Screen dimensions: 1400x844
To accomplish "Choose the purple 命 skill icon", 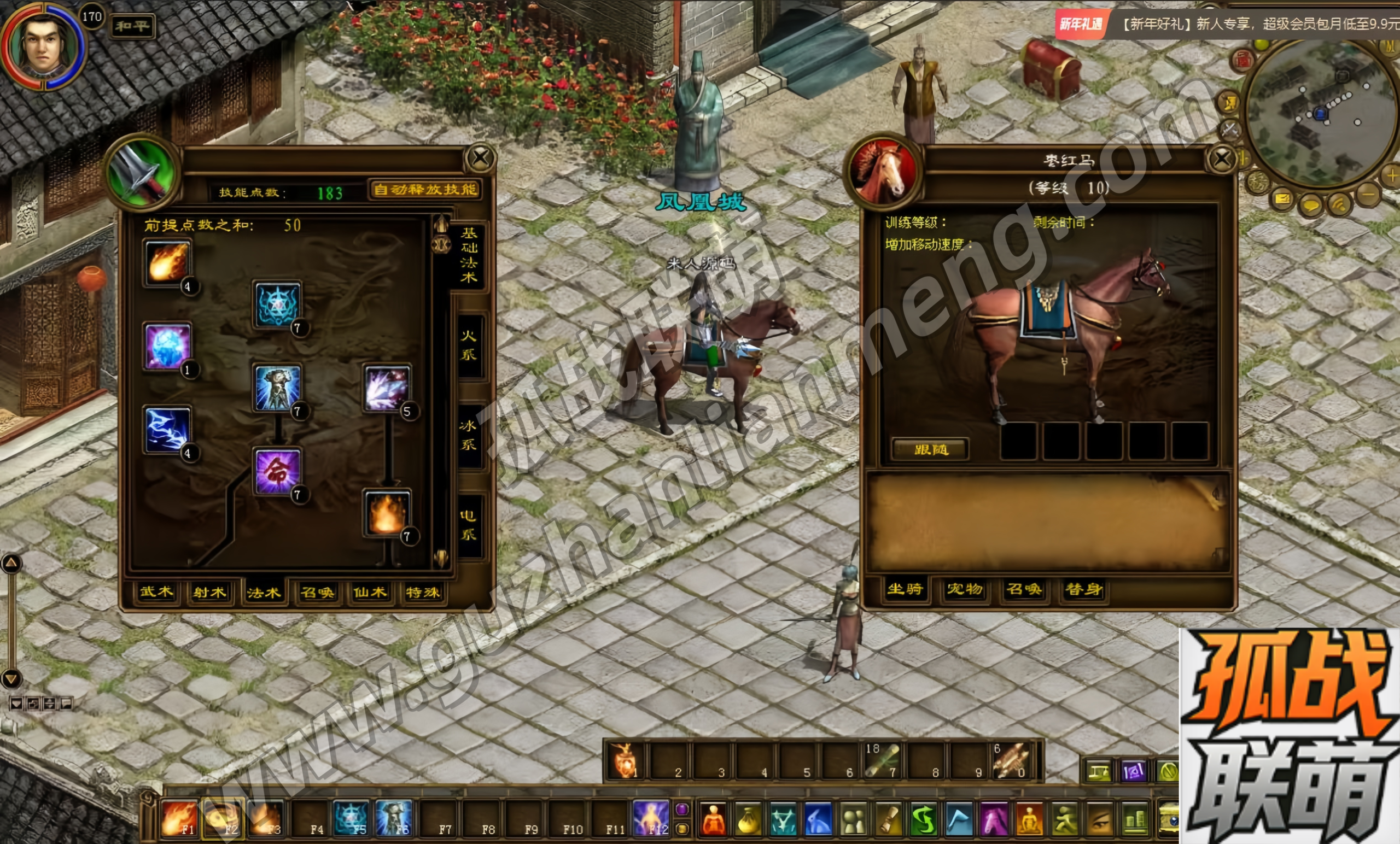I will click(x=277, y=471).
